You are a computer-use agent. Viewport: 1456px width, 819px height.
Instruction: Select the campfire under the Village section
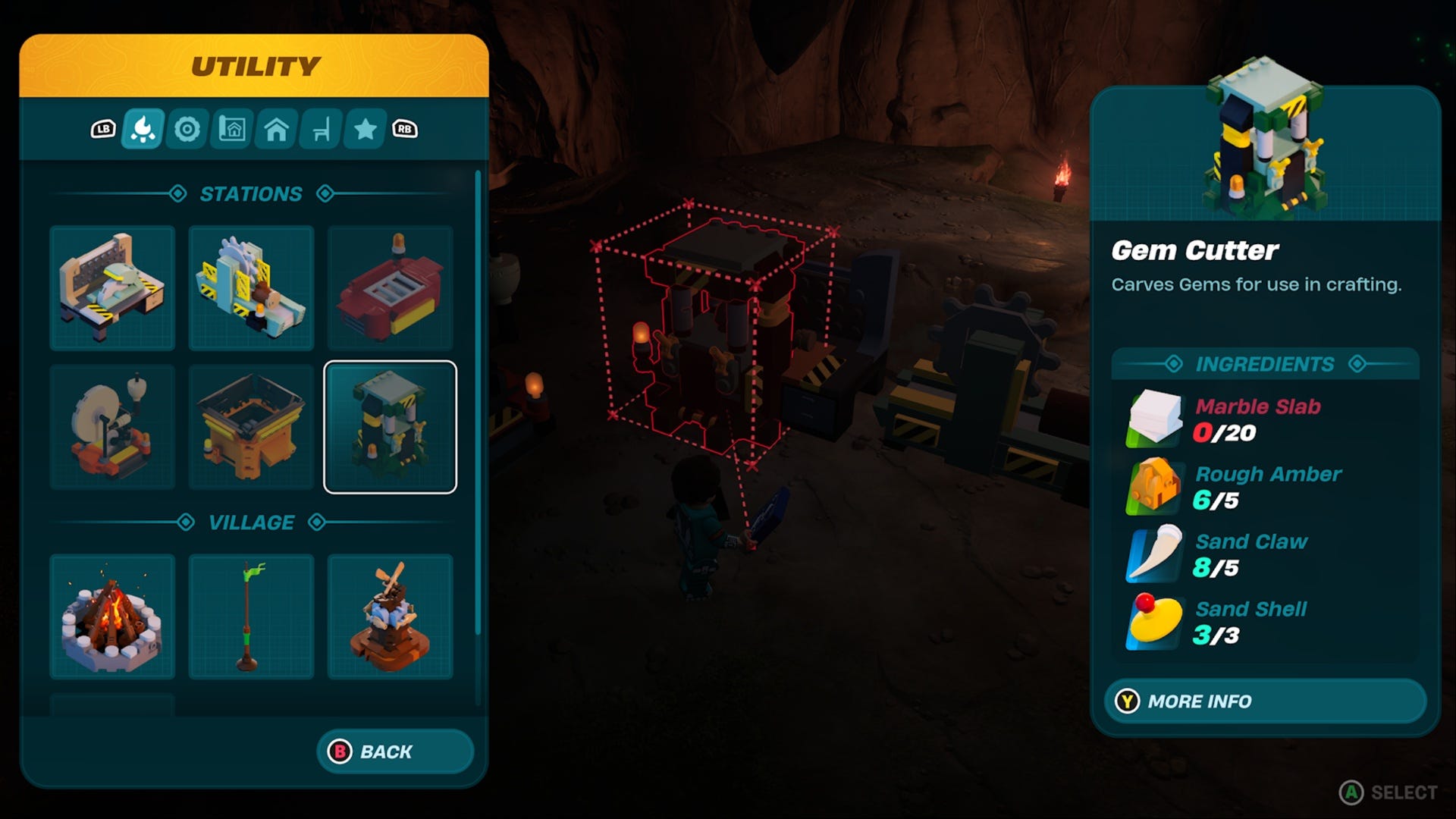coord(112,616)
